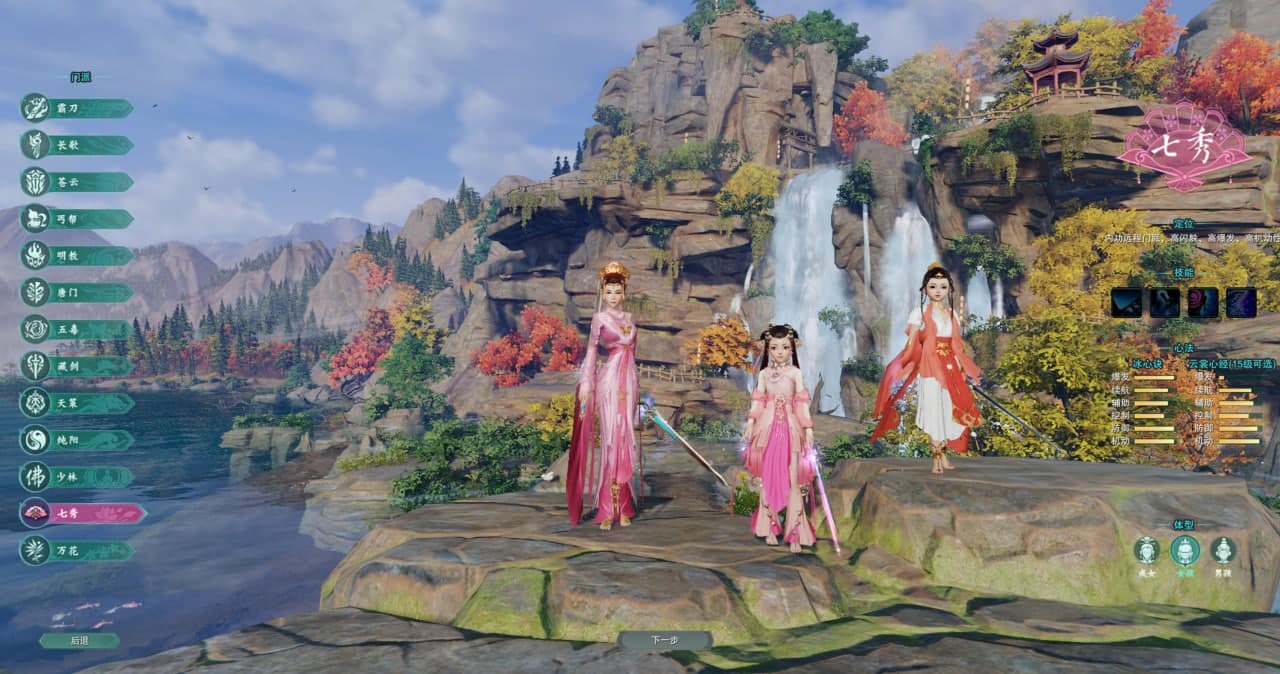Select the 丐帮 sect
Image resolution: width=1280 pixels, height=674 pixels.
pos(78,219)
